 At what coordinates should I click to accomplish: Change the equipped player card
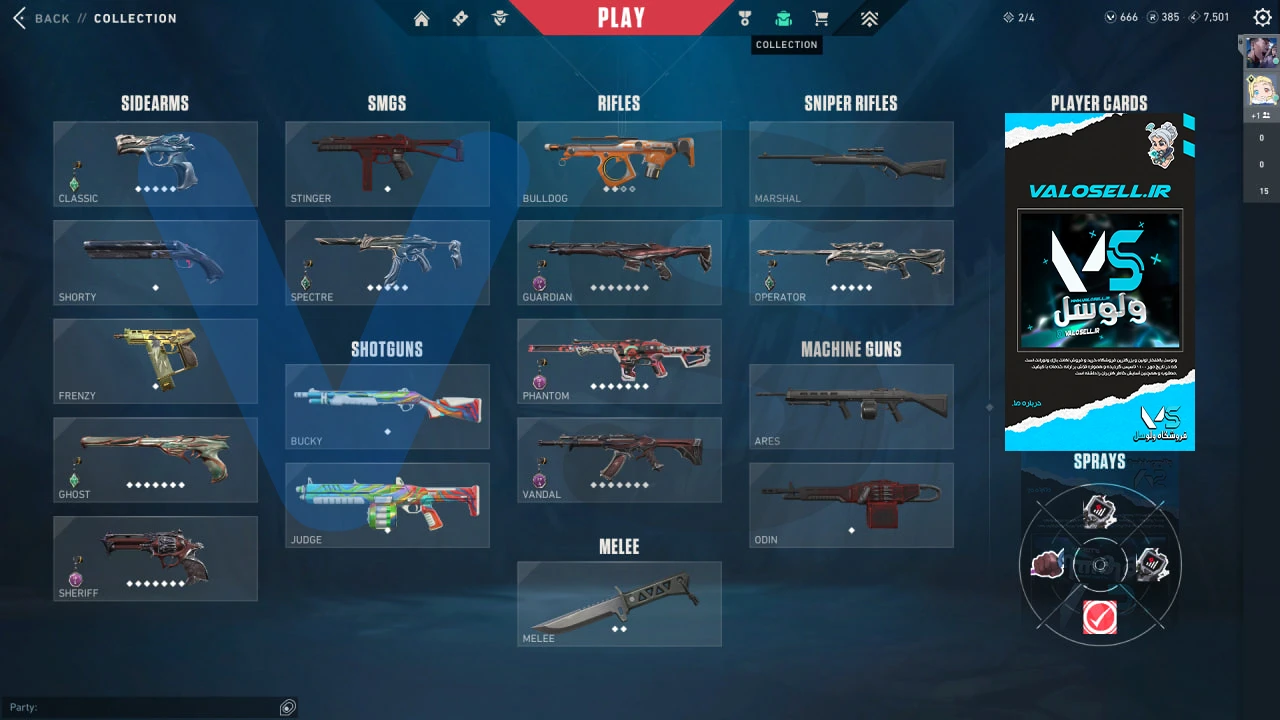tap(1099, 282)
